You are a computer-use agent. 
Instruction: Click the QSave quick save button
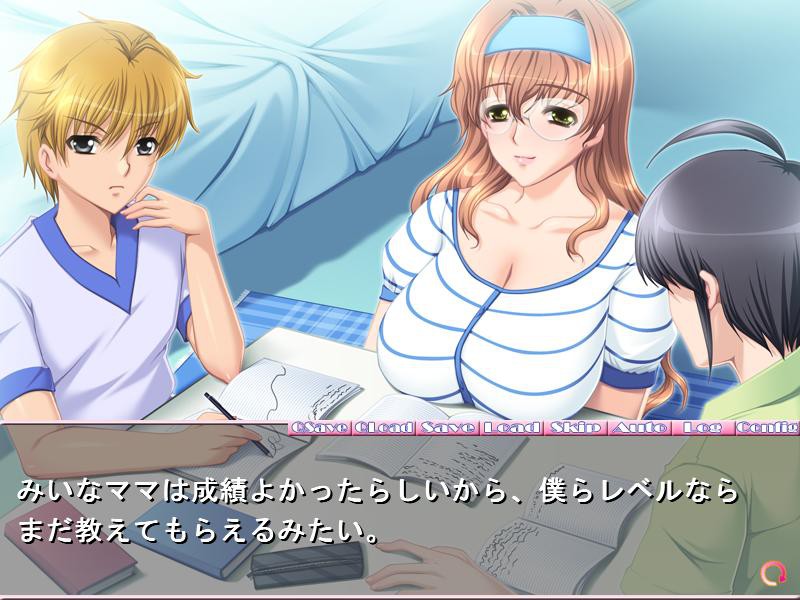(319, 428)
